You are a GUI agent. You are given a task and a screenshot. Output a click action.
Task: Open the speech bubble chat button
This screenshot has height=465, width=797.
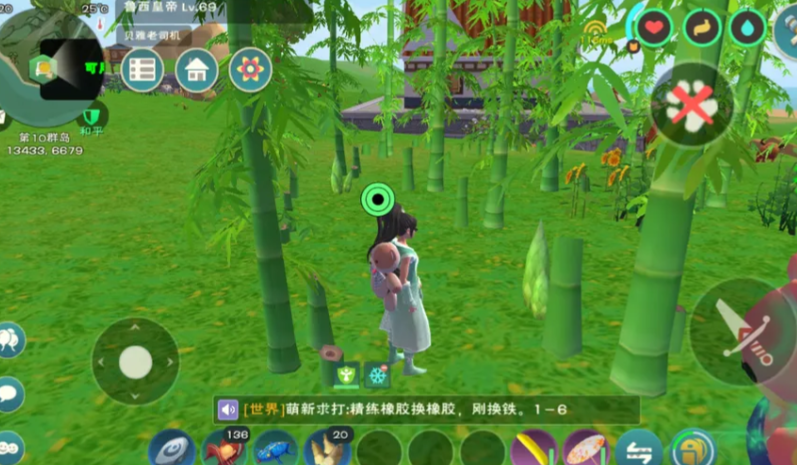(8, 393)
